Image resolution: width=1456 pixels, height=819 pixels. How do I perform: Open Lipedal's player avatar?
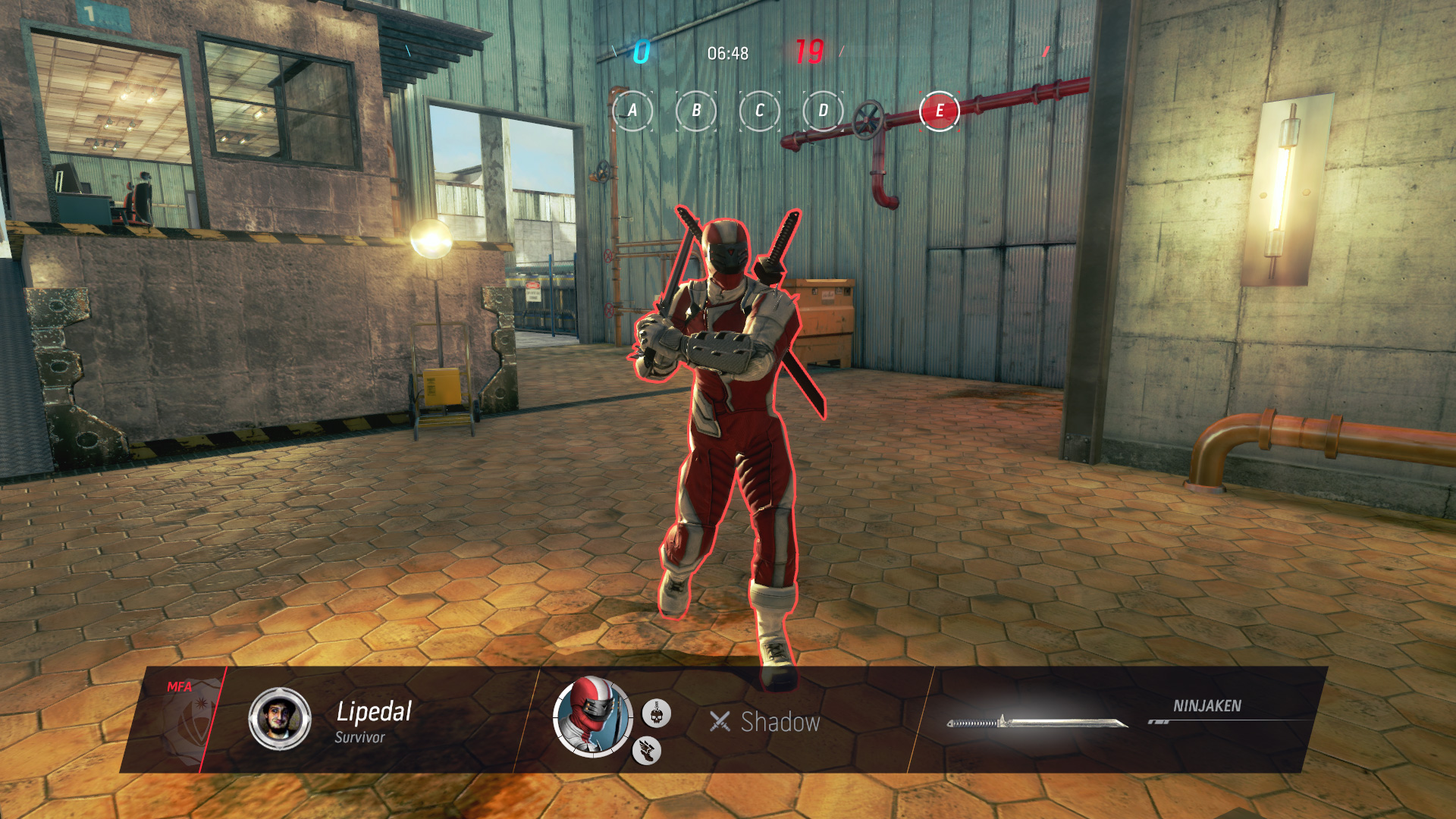(280, 719)
